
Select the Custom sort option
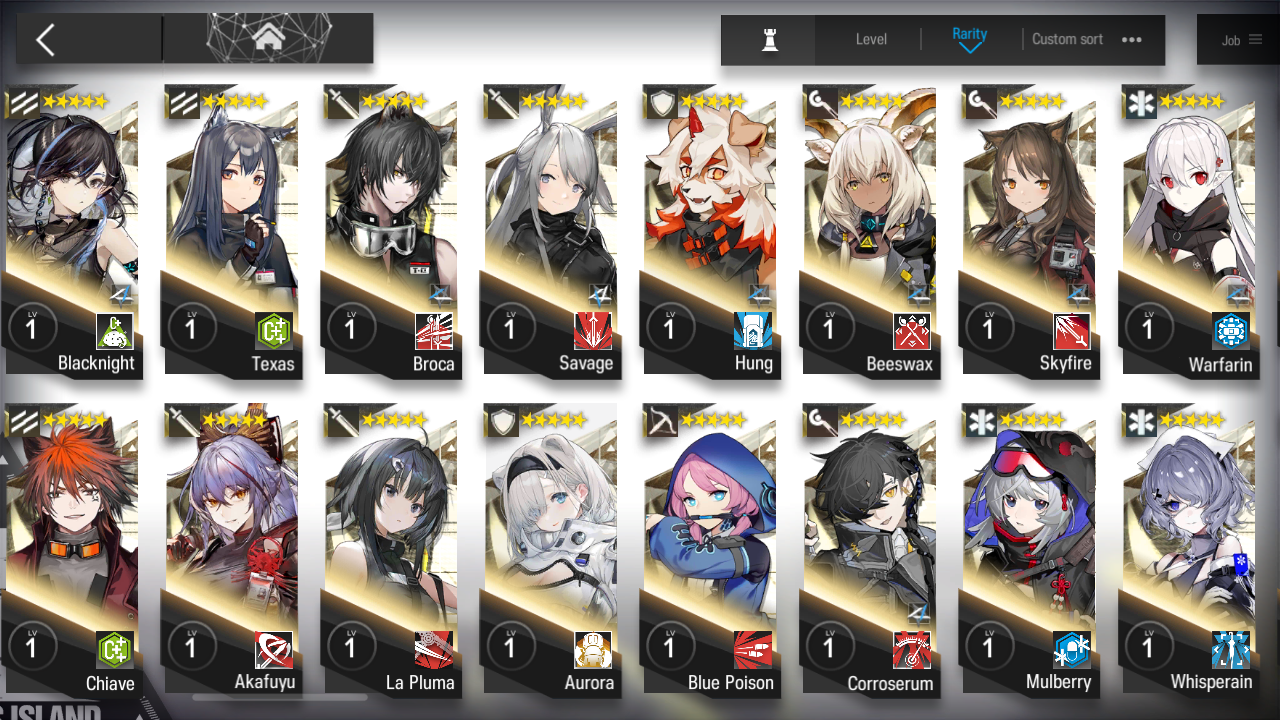point(1067,40)
